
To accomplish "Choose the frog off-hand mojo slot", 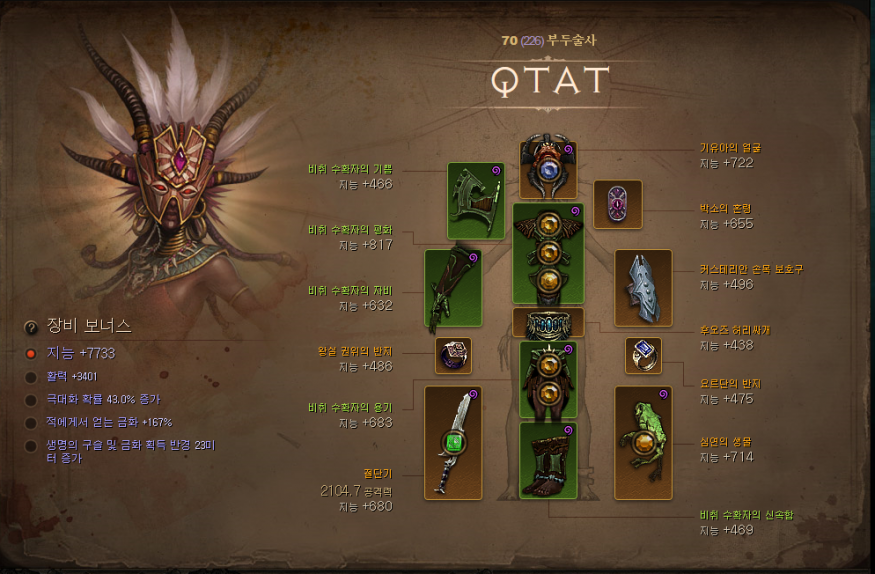I will (x=642, y=442).
